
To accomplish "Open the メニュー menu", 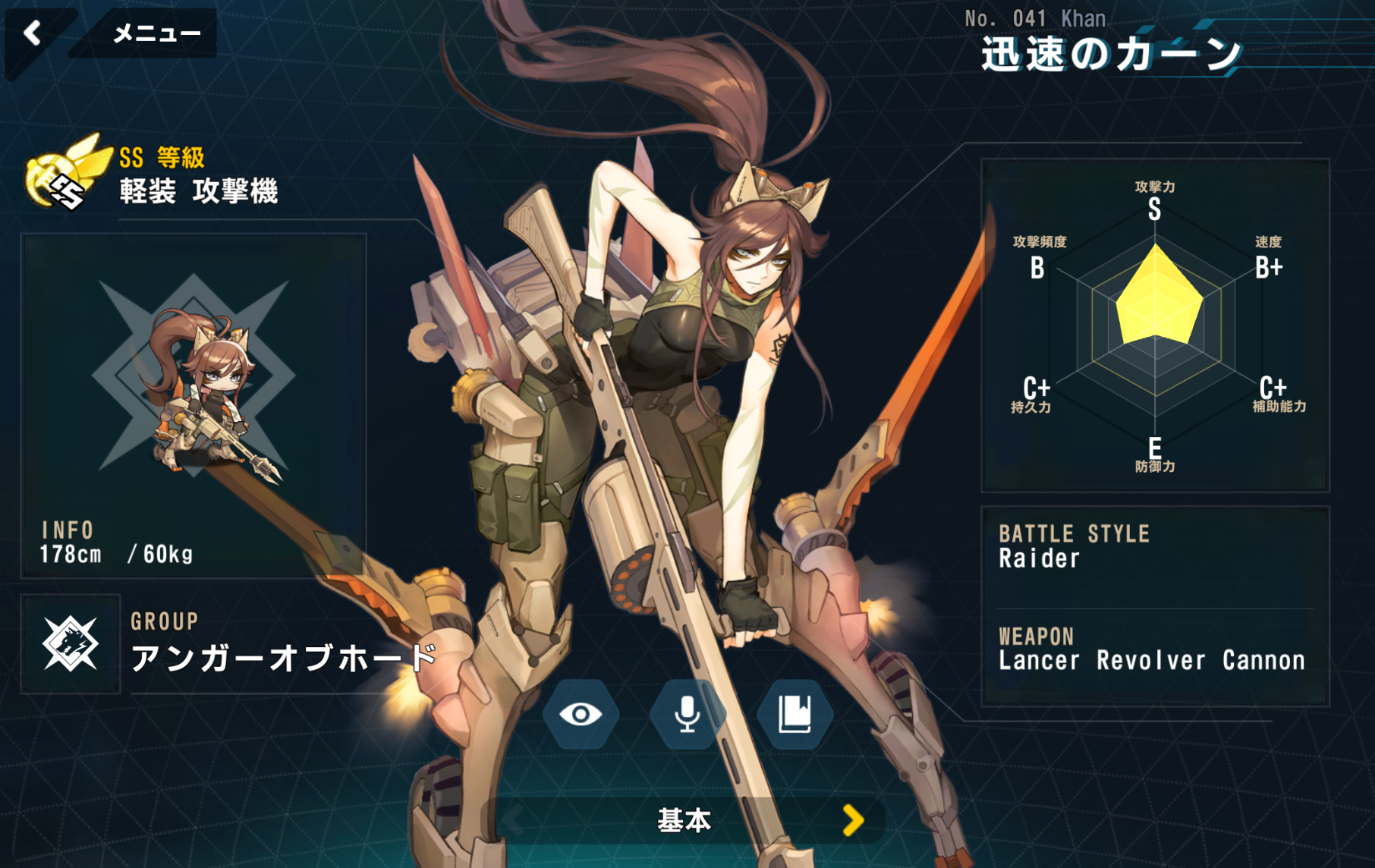I will (x=156, y=33).
